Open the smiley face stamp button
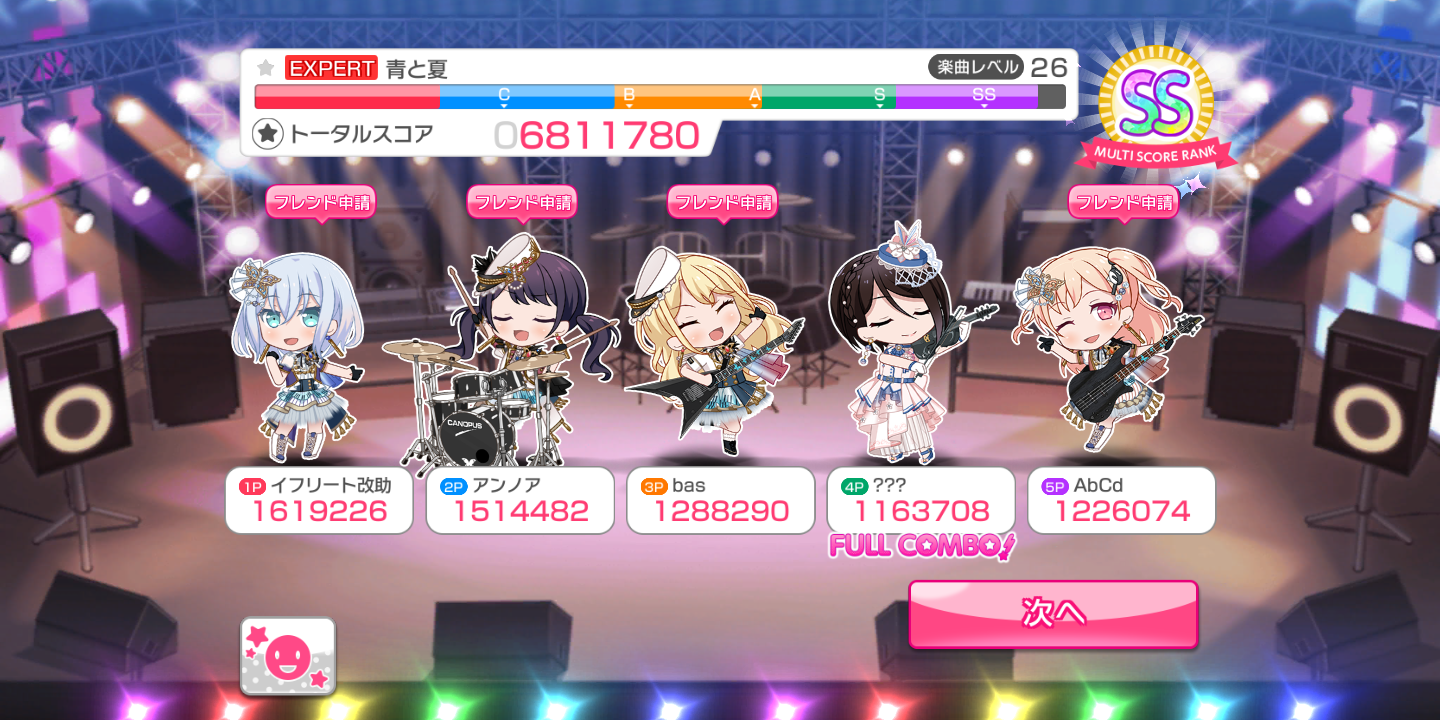Viewport: 1440px width, 720px height. point(288,656)
